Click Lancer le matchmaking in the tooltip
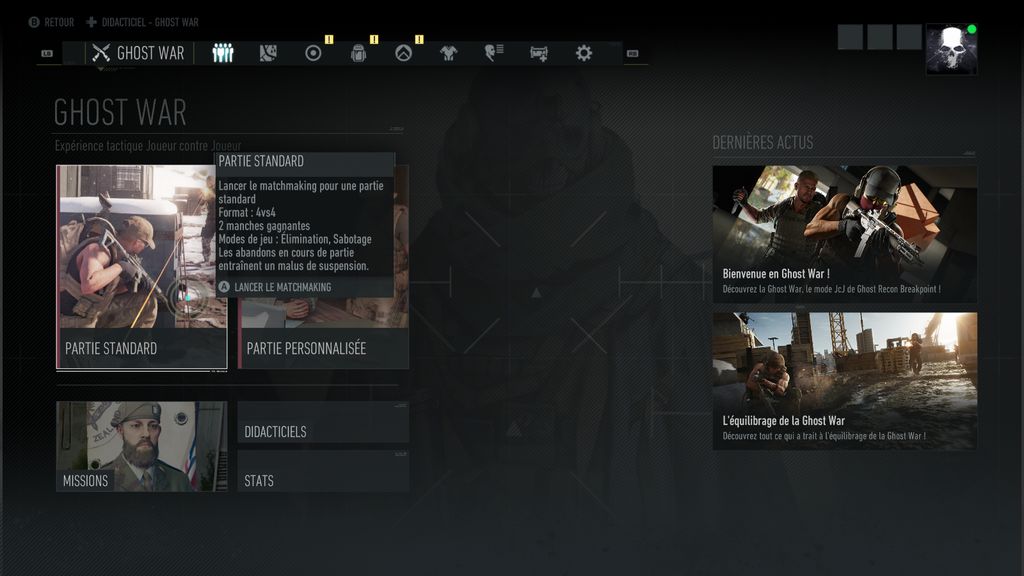The width and height of the screenshot is (1024, 576). [x=281, y=287]
